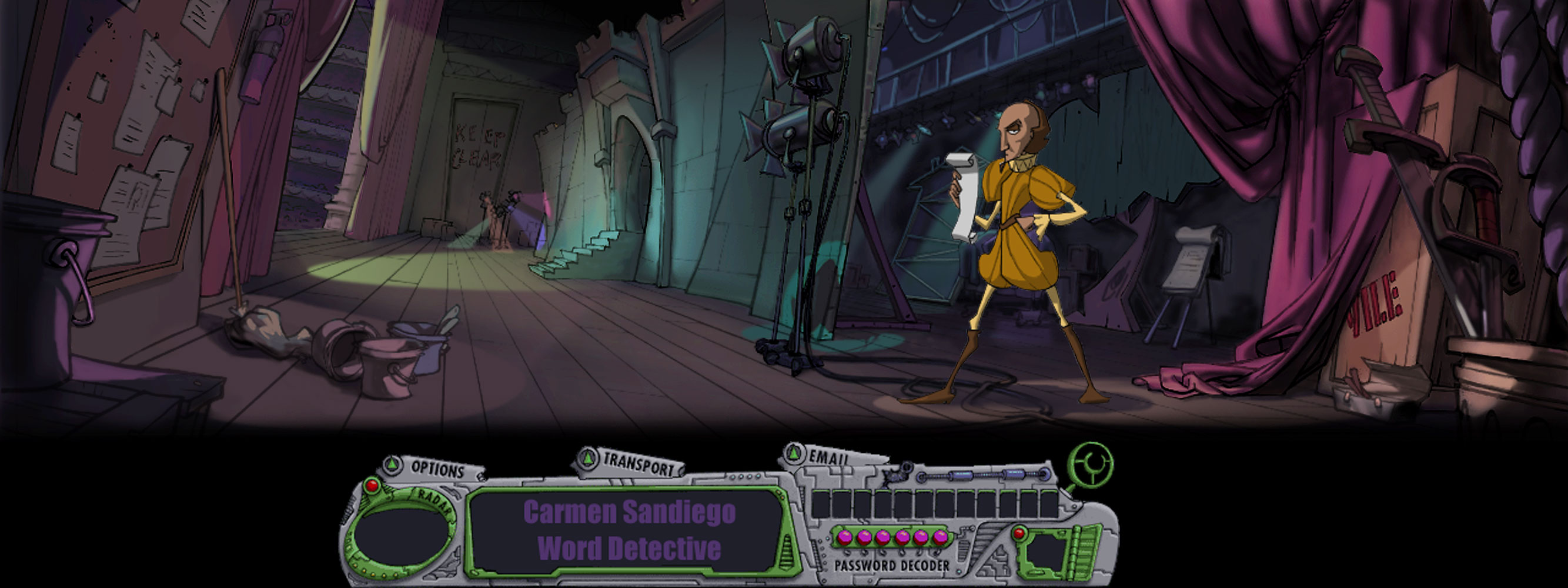1568x588 pixels.
Task: Click the Radar oval screen
Action: click(x=401, y=539)
